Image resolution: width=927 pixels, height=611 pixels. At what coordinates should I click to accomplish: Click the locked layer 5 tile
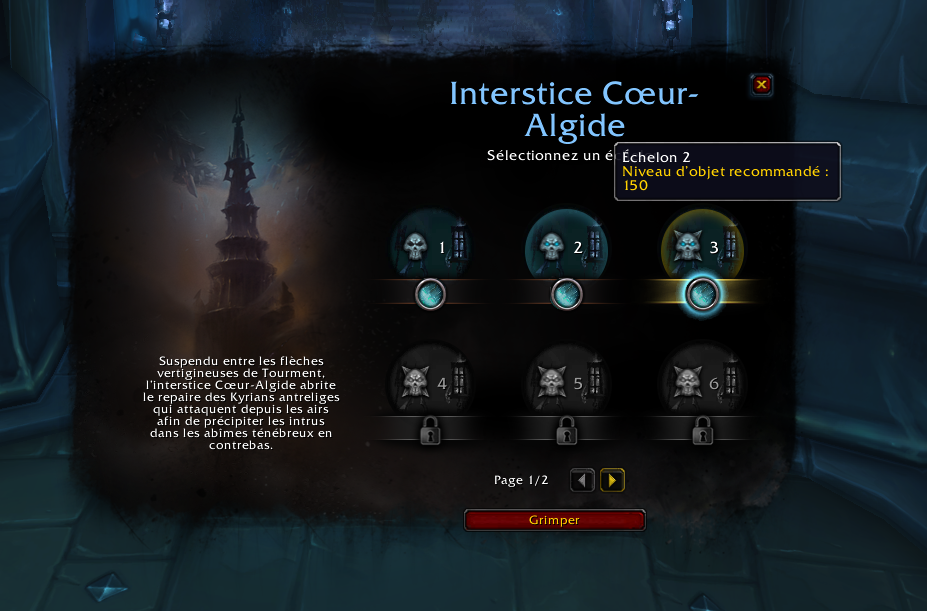(566, 383)
